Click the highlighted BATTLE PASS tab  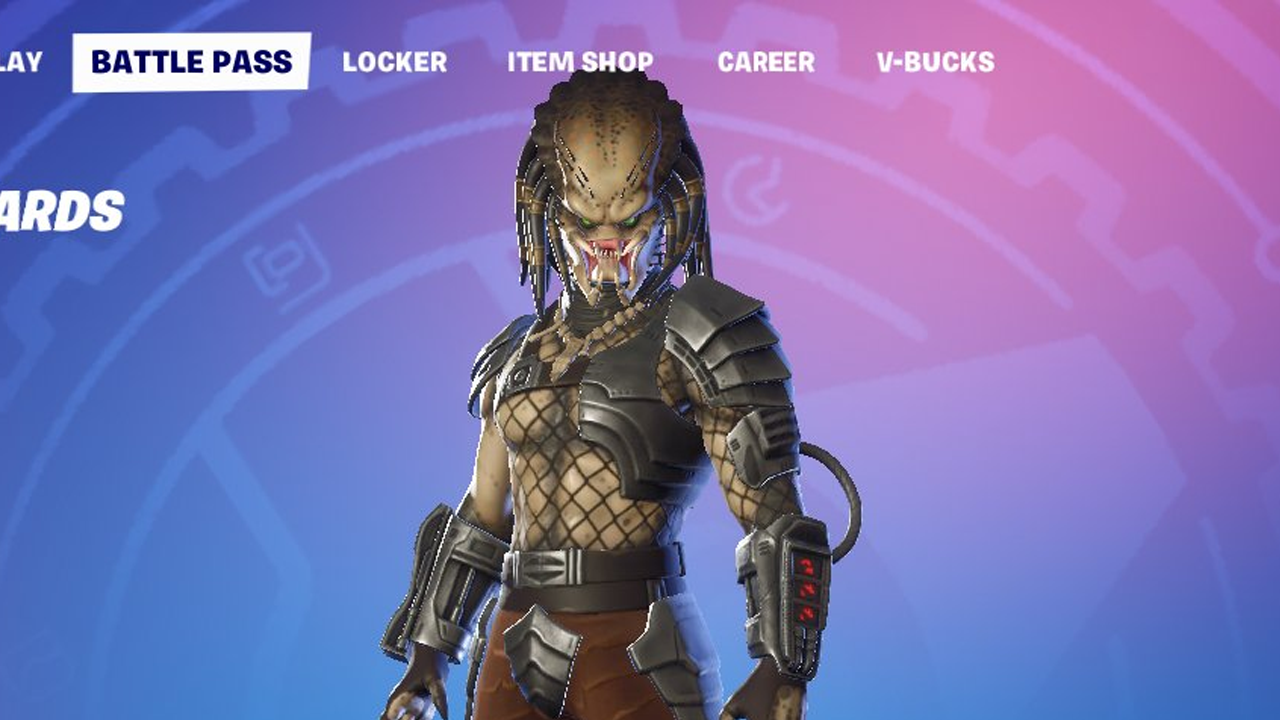(192, 60)
